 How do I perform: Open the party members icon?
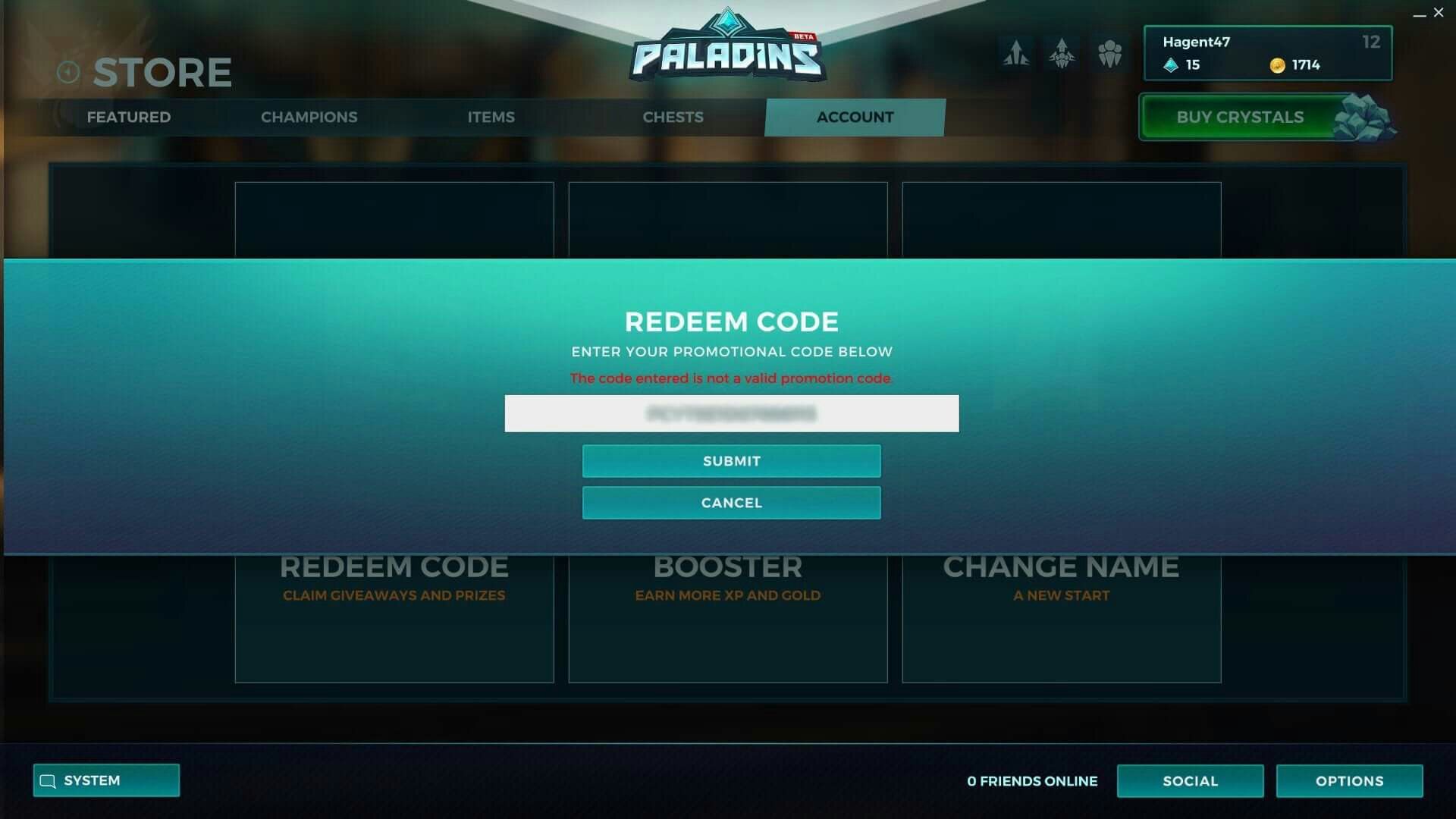tap(1110, 53)
